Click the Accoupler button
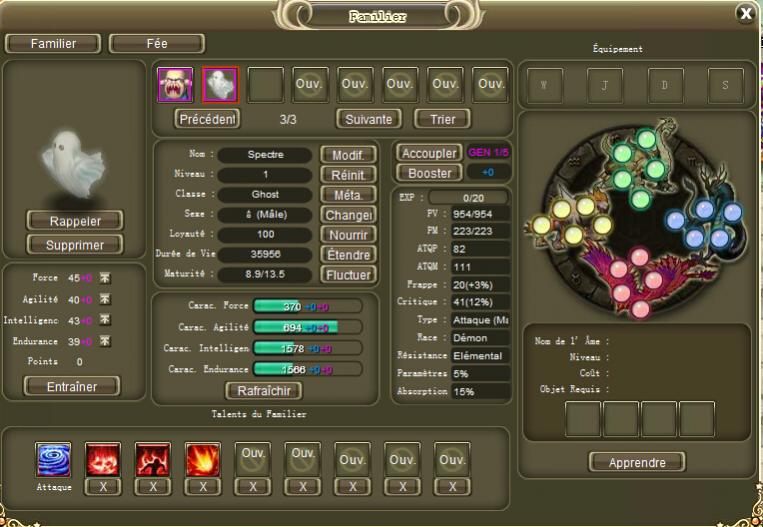 pos(429,153)
